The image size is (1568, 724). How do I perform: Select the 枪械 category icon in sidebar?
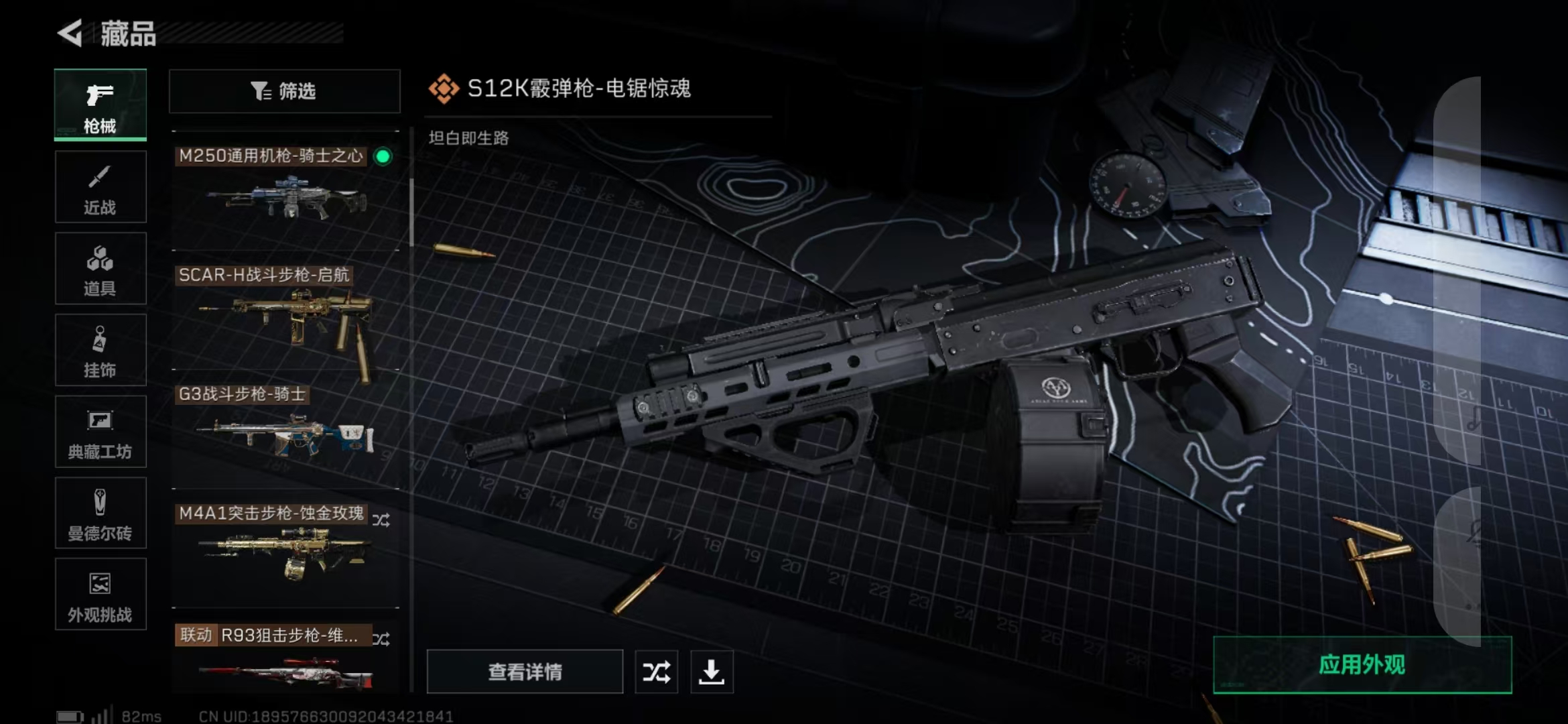[x=100, y=104]
